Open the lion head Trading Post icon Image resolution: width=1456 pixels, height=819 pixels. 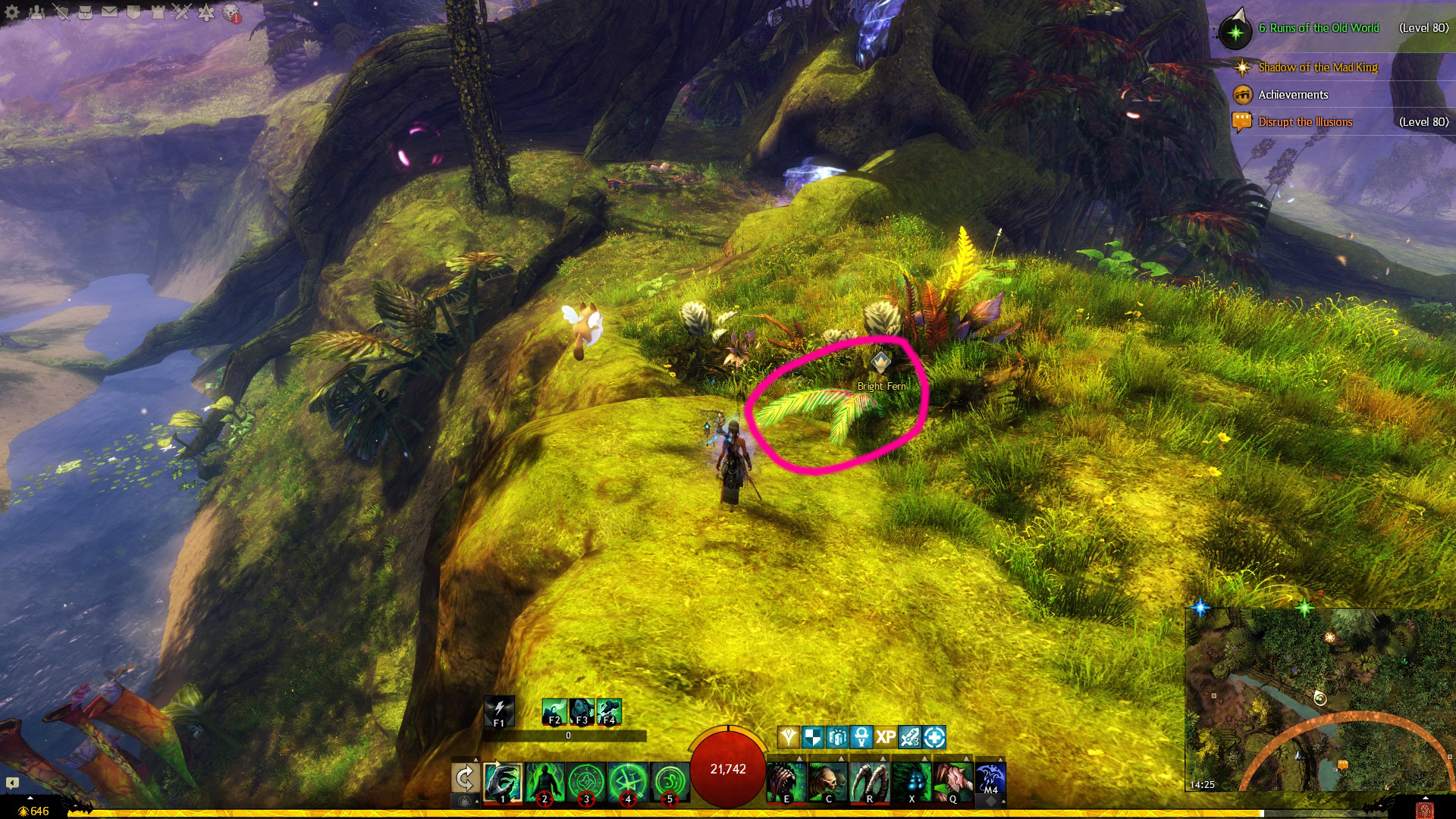(x=231, y=13)
